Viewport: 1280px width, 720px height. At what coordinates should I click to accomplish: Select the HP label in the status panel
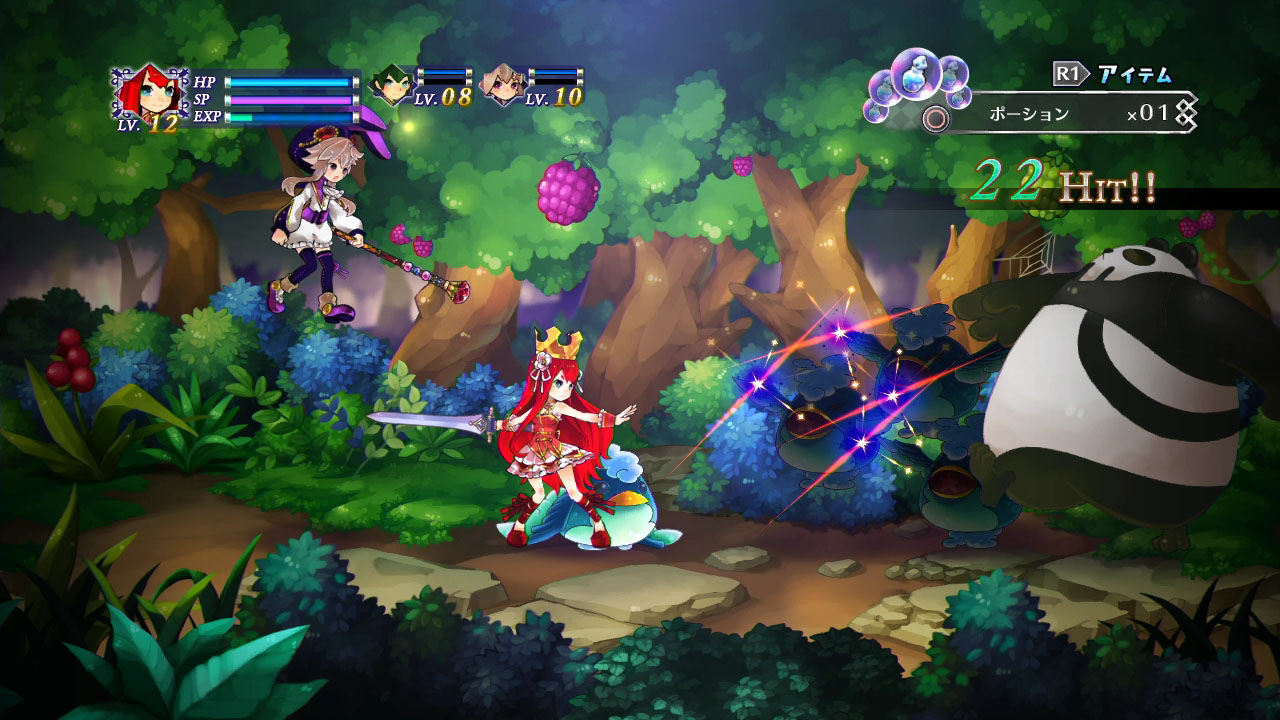pyautogui.click(x=204, y=80)
